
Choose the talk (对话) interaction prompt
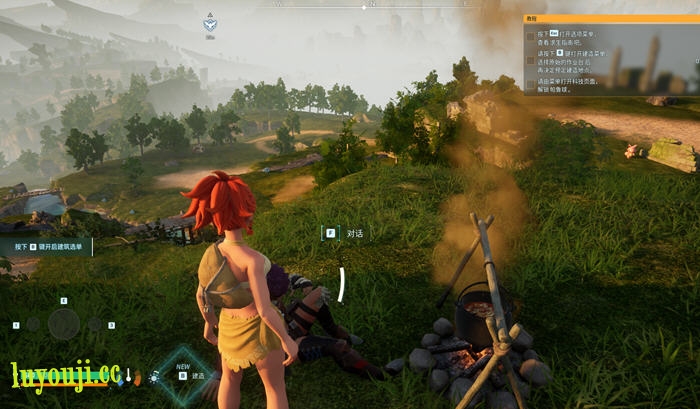346,233
